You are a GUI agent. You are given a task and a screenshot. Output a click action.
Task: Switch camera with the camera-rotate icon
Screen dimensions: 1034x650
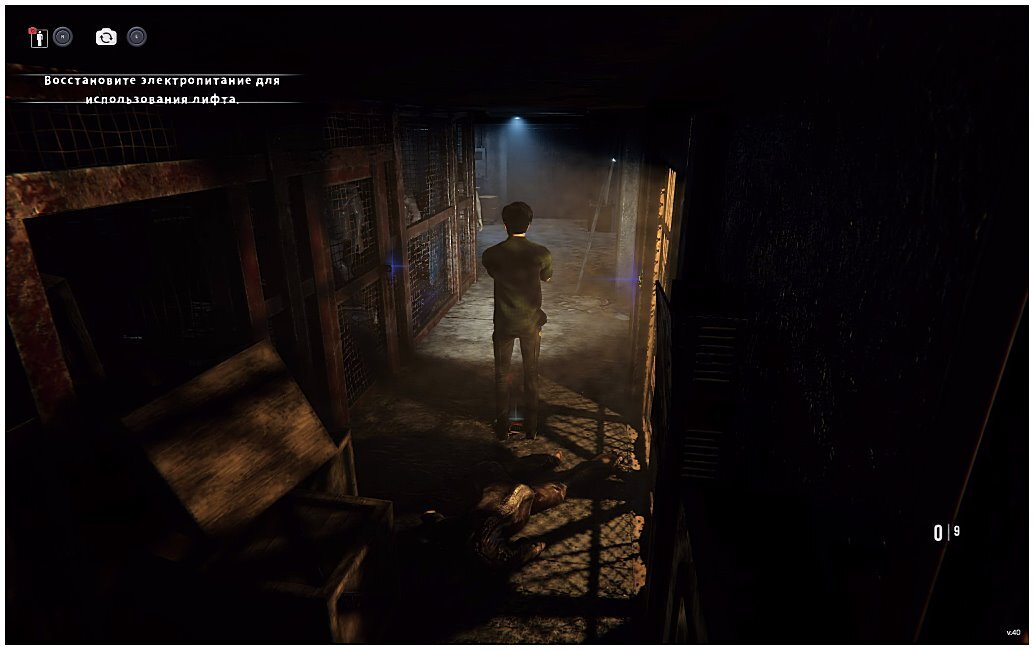click(x=106, y=37)
